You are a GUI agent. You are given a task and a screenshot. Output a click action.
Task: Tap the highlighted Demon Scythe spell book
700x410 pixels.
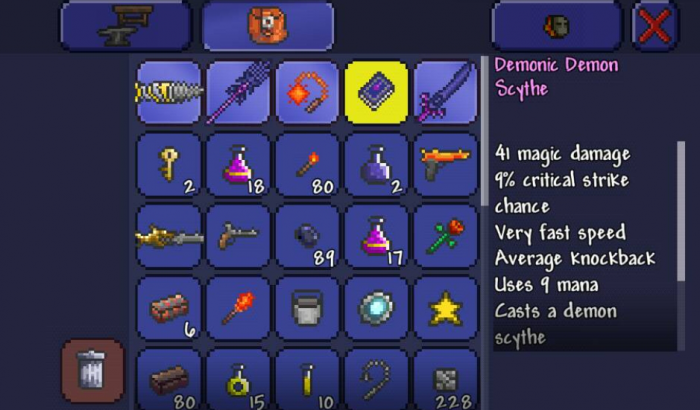376,92
